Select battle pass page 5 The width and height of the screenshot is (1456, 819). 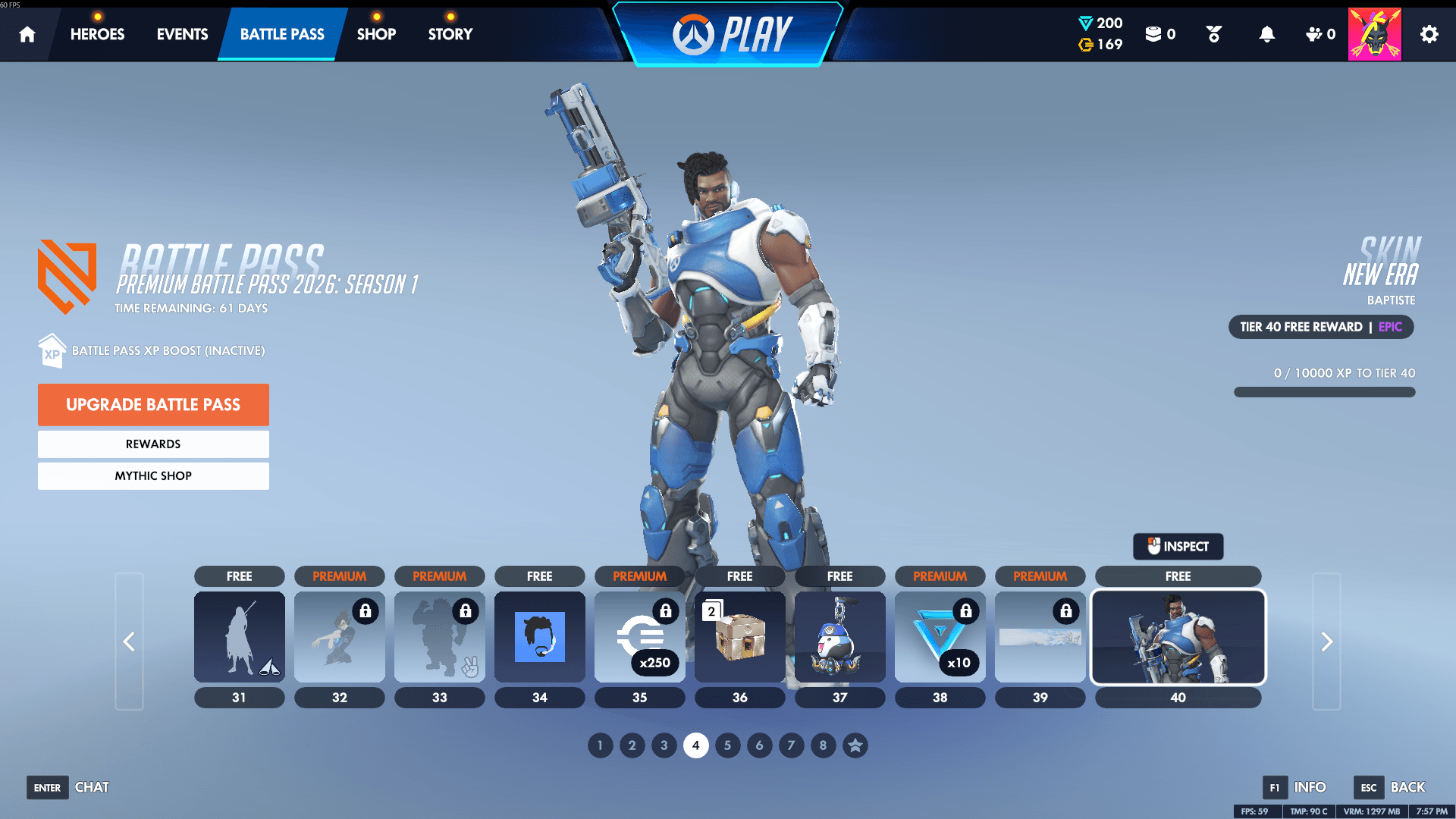(x=727, y=745)
